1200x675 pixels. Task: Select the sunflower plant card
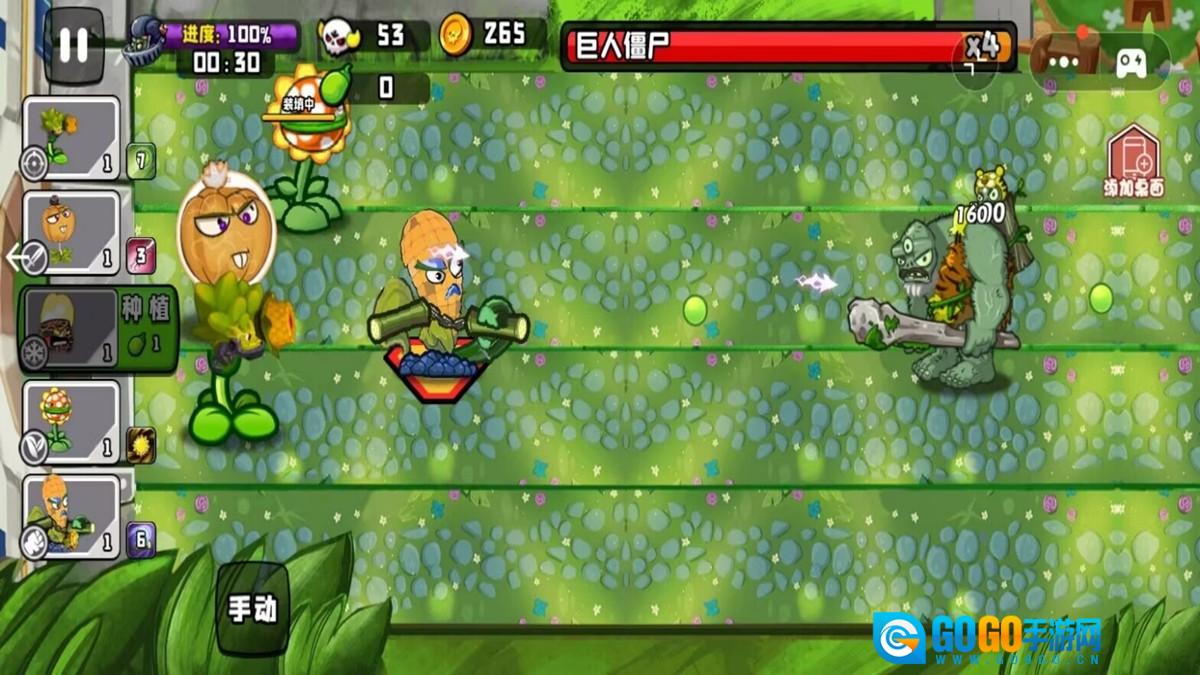tap(71, 422)
